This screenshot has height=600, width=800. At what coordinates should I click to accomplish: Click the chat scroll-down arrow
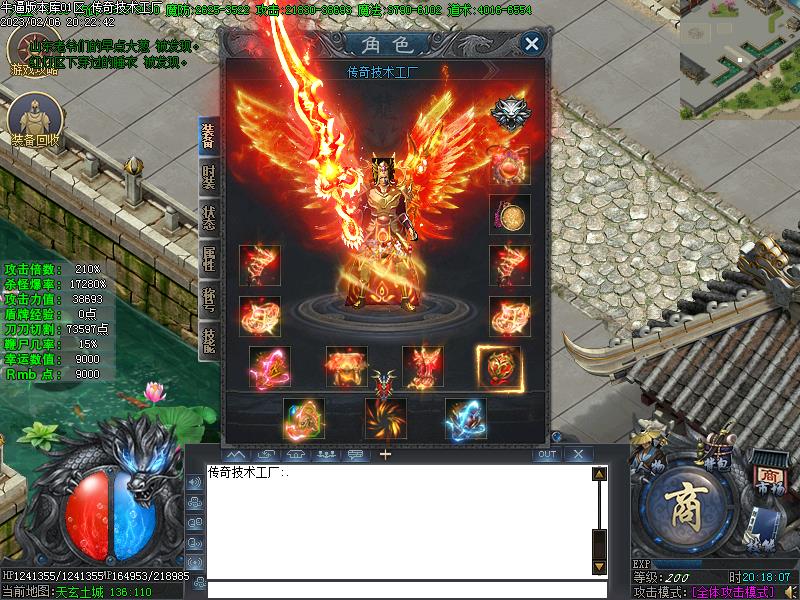(599, 567)
